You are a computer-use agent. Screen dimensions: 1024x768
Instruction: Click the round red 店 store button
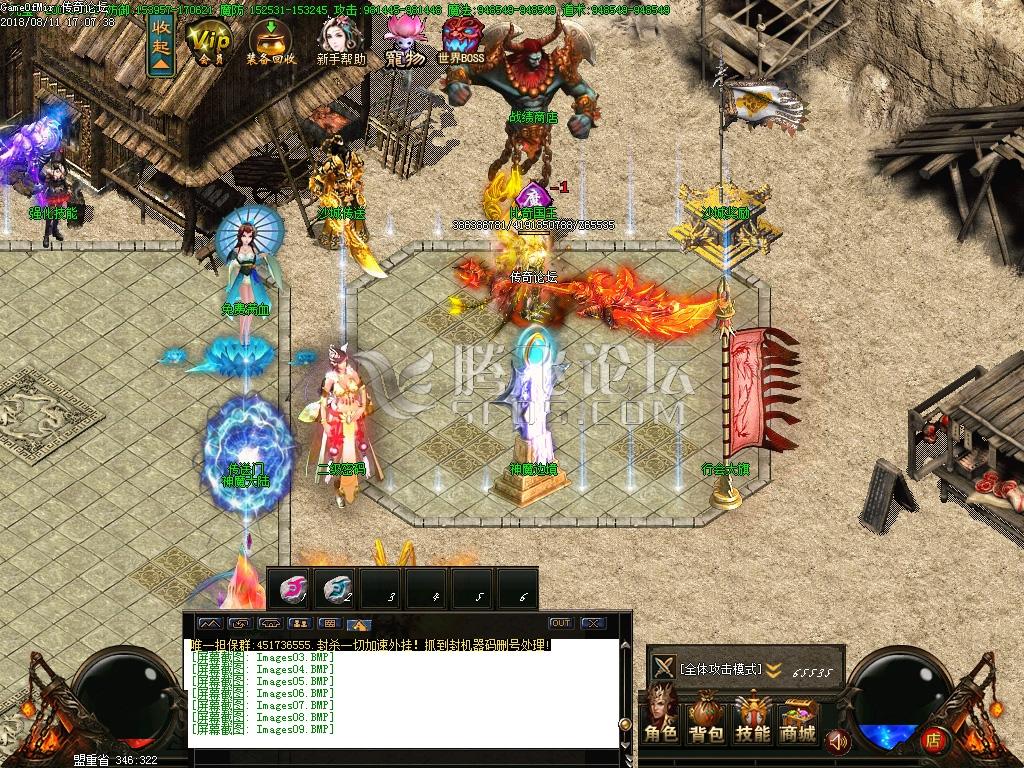coord(933,741)
